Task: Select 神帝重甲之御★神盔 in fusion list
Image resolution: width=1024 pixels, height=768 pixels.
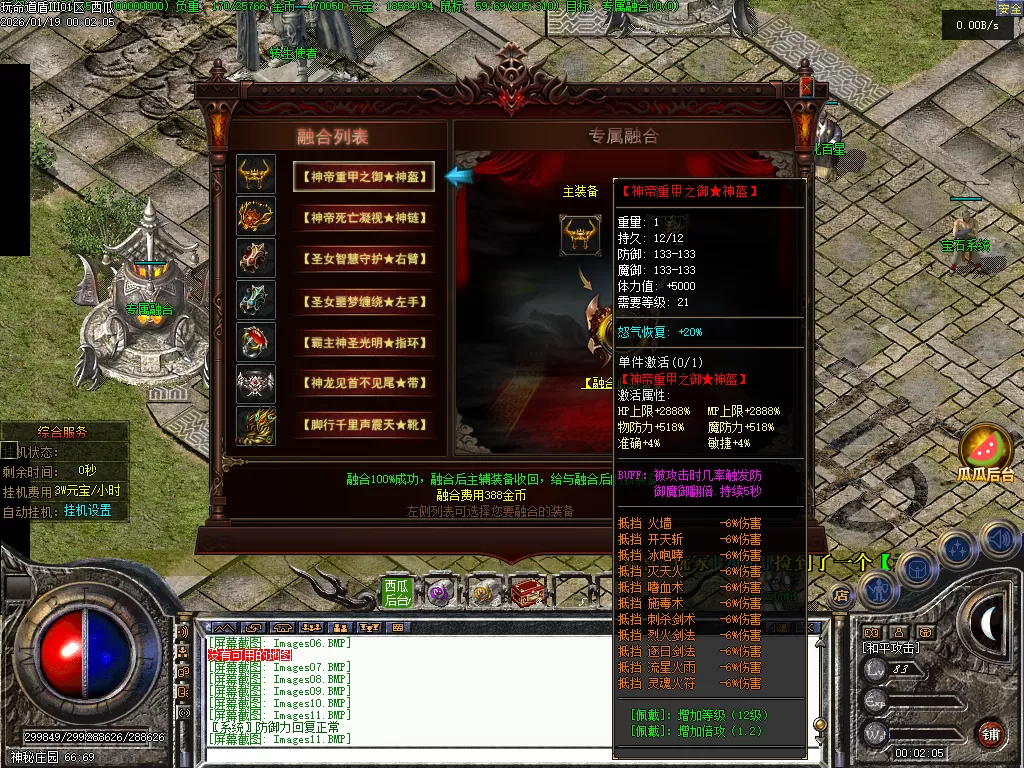Action: click(x=364, y=177)
